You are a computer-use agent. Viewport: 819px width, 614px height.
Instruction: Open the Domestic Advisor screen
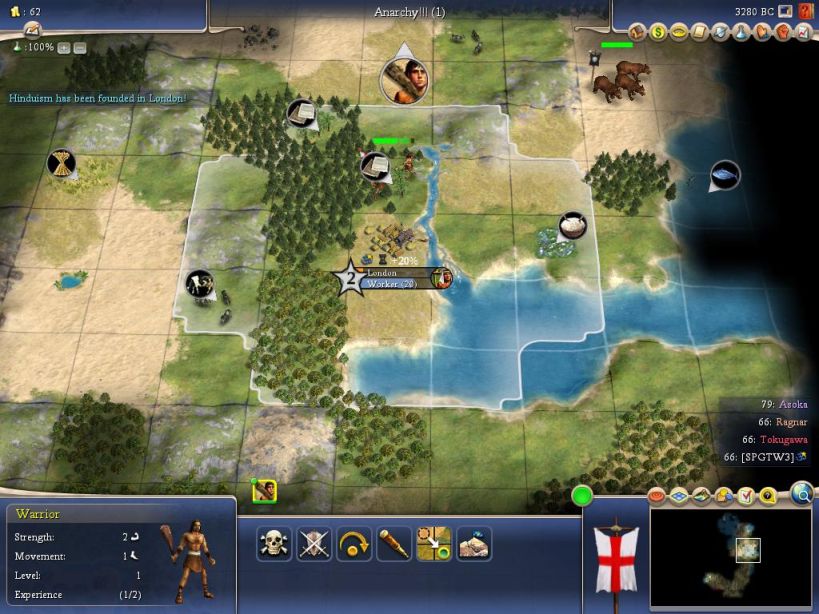[x=640, y=32]
